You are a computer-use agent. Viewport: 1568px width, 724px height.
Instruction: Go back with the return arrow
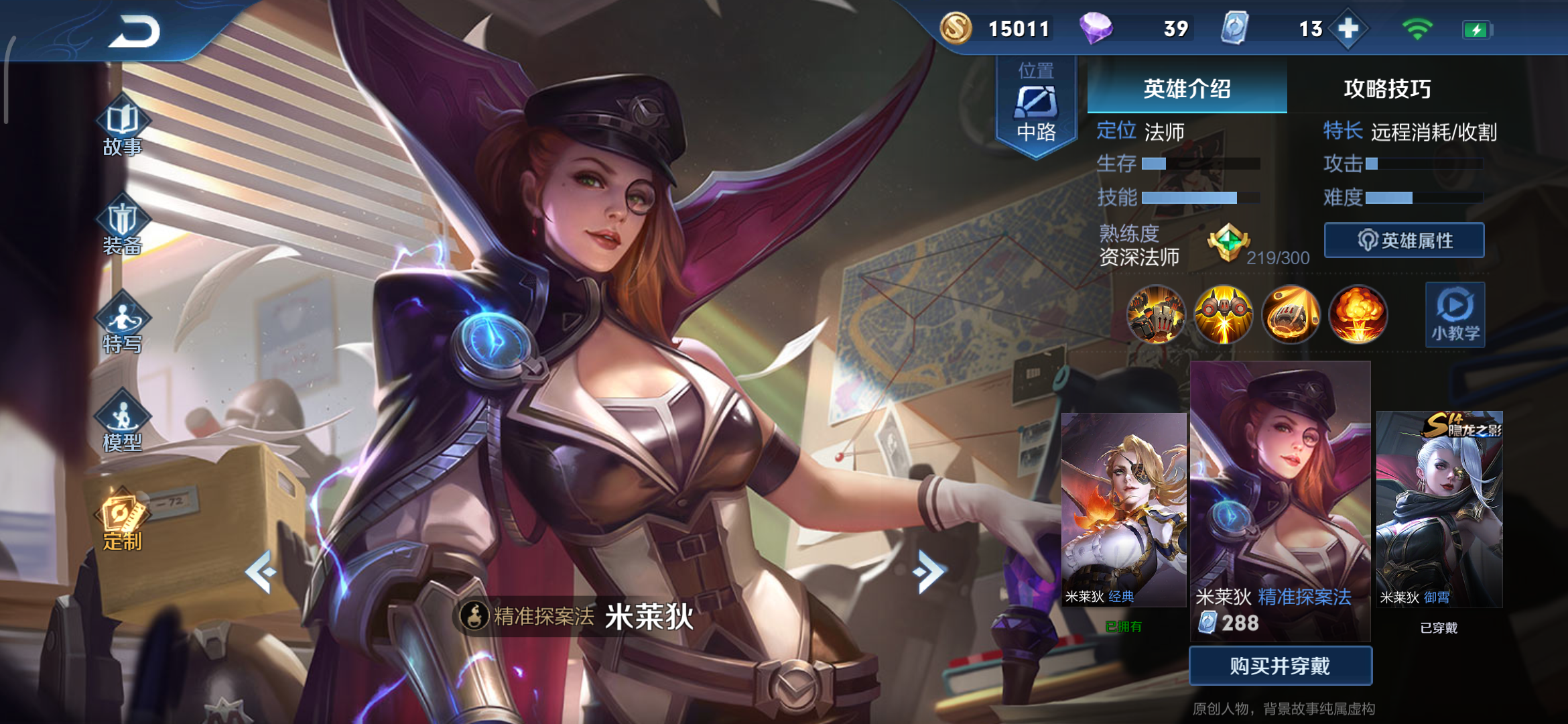[x=135, y=32]
